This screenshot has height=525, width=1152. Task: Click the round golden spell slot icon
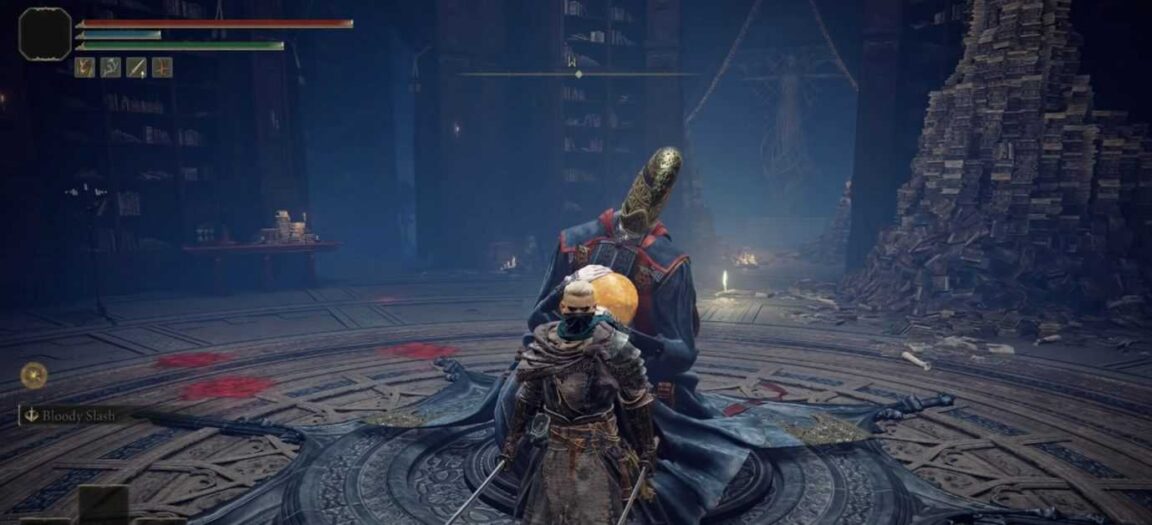34,375
